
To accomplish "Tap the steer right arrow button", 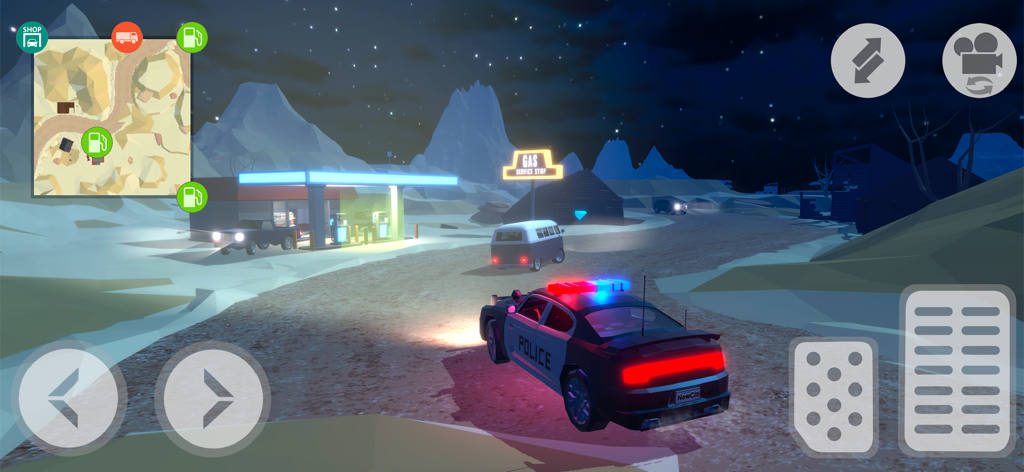I will point(213,398).
